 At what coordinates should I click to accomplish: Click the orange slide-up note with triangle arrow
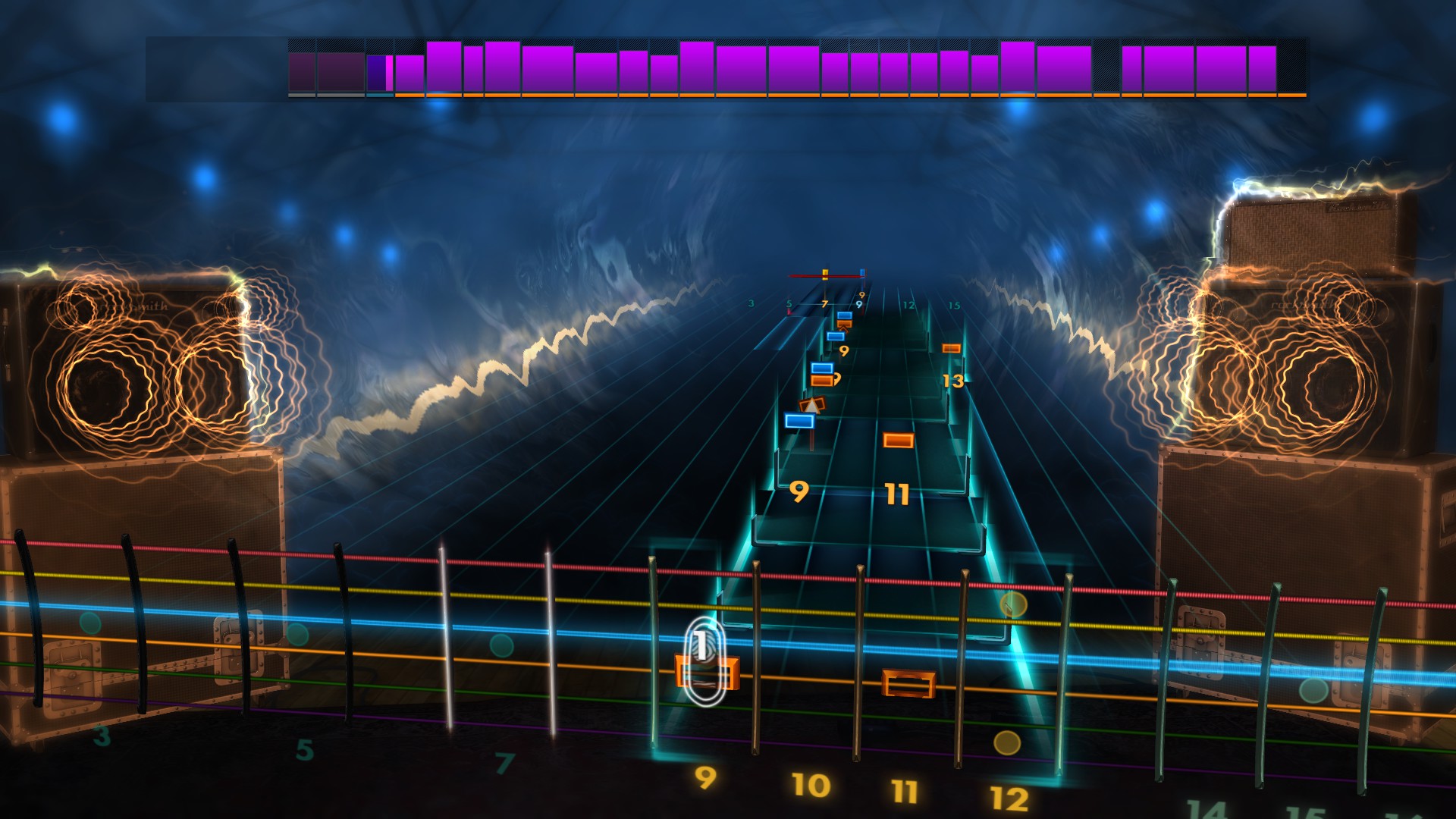[812, 405]
